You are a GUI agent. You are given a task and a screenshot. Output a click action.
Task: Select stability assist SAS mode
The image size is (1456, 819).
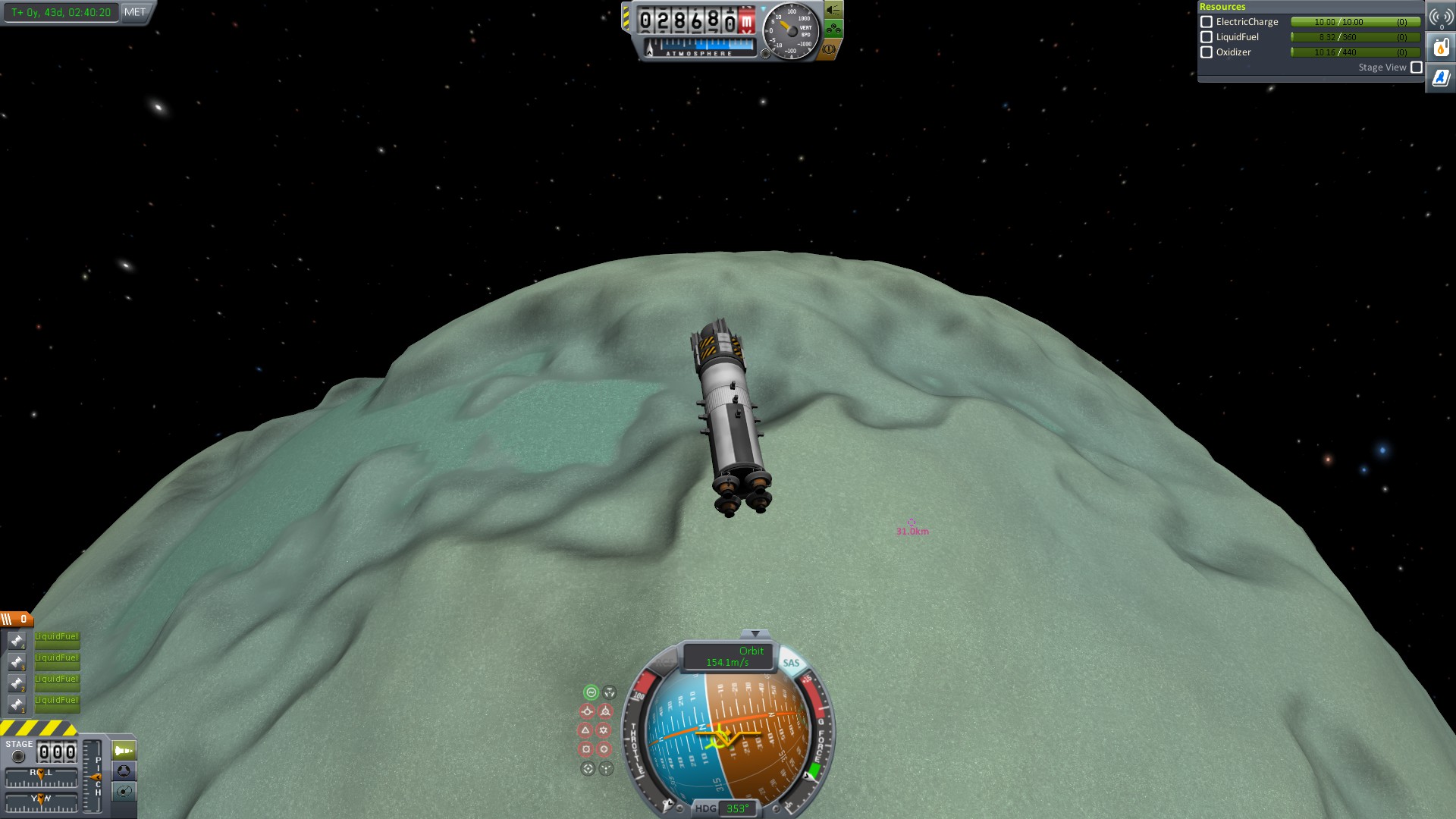click(x=591, y=692)
